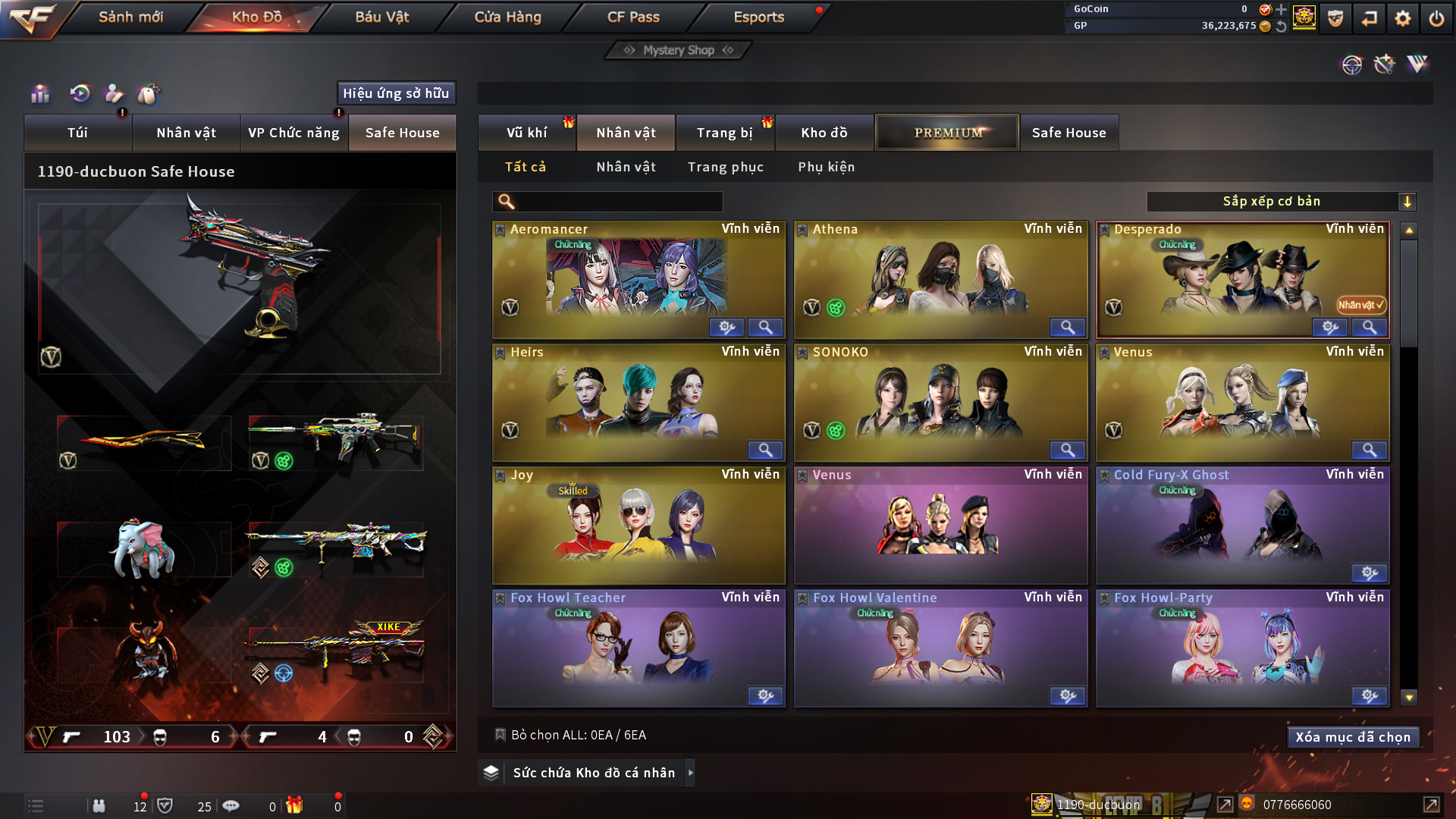
Task: Open the Vũ khí weapons tab
Action: 526,133
